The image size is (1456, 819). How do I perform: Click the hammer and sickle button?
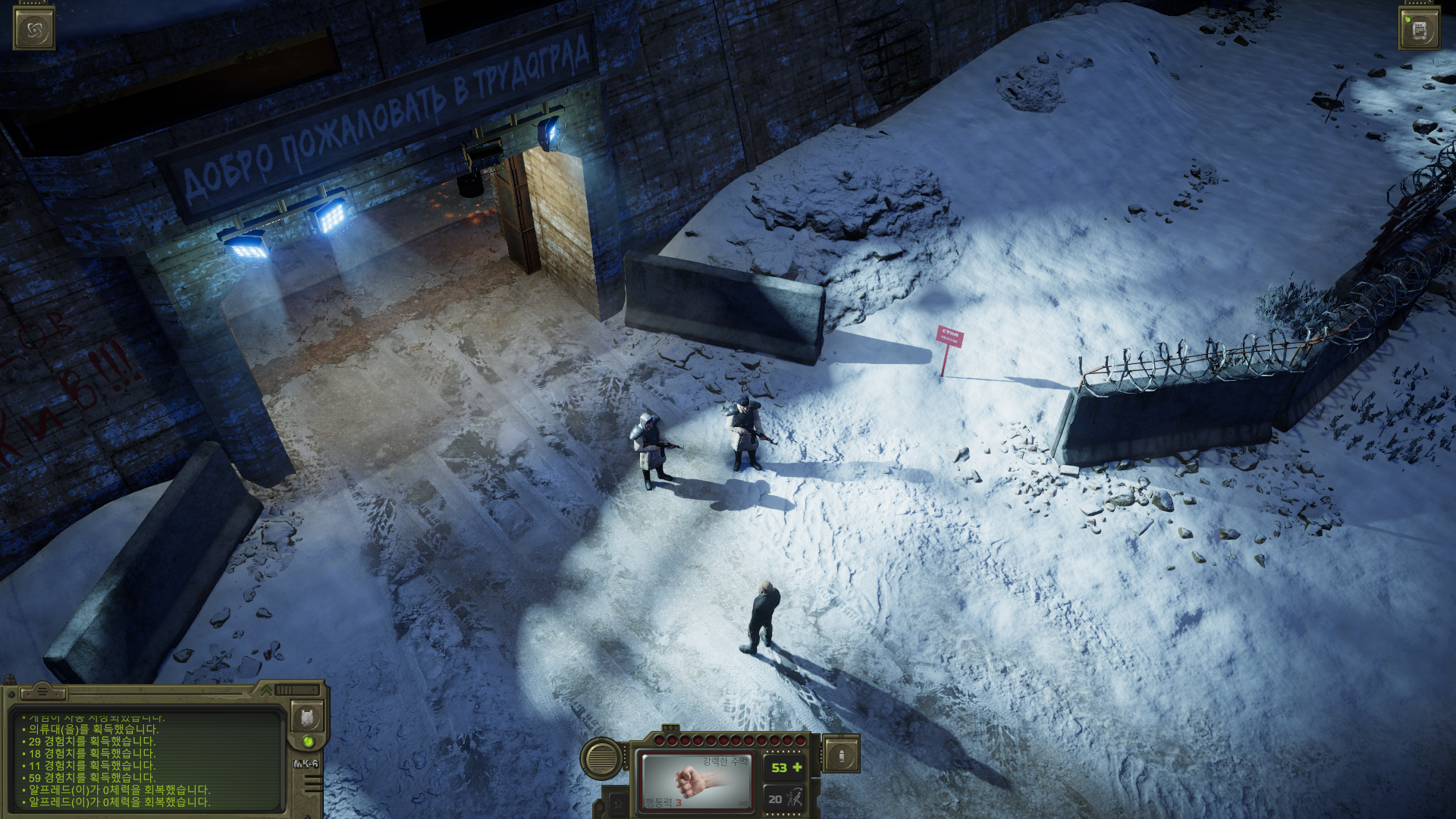click(617, 804)
